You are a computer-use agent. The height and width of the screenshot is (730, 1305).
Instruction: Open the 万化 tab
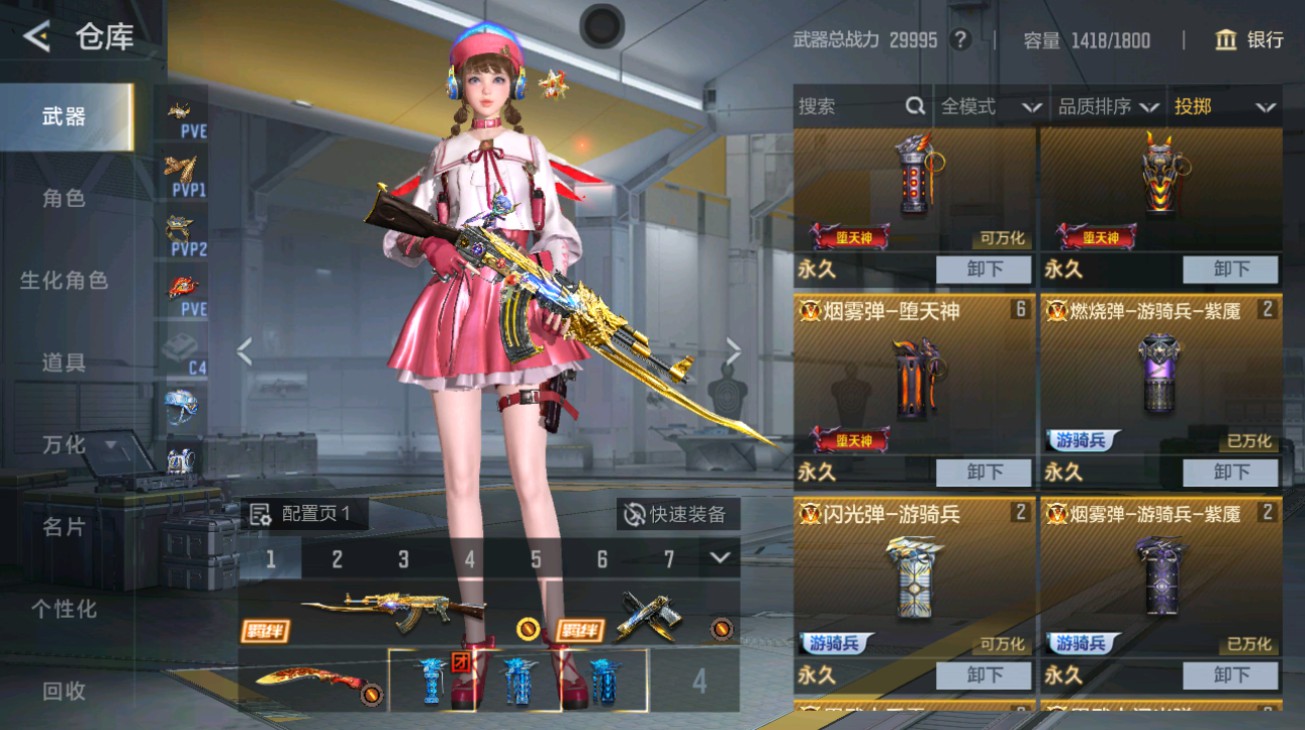click(63, 444)
